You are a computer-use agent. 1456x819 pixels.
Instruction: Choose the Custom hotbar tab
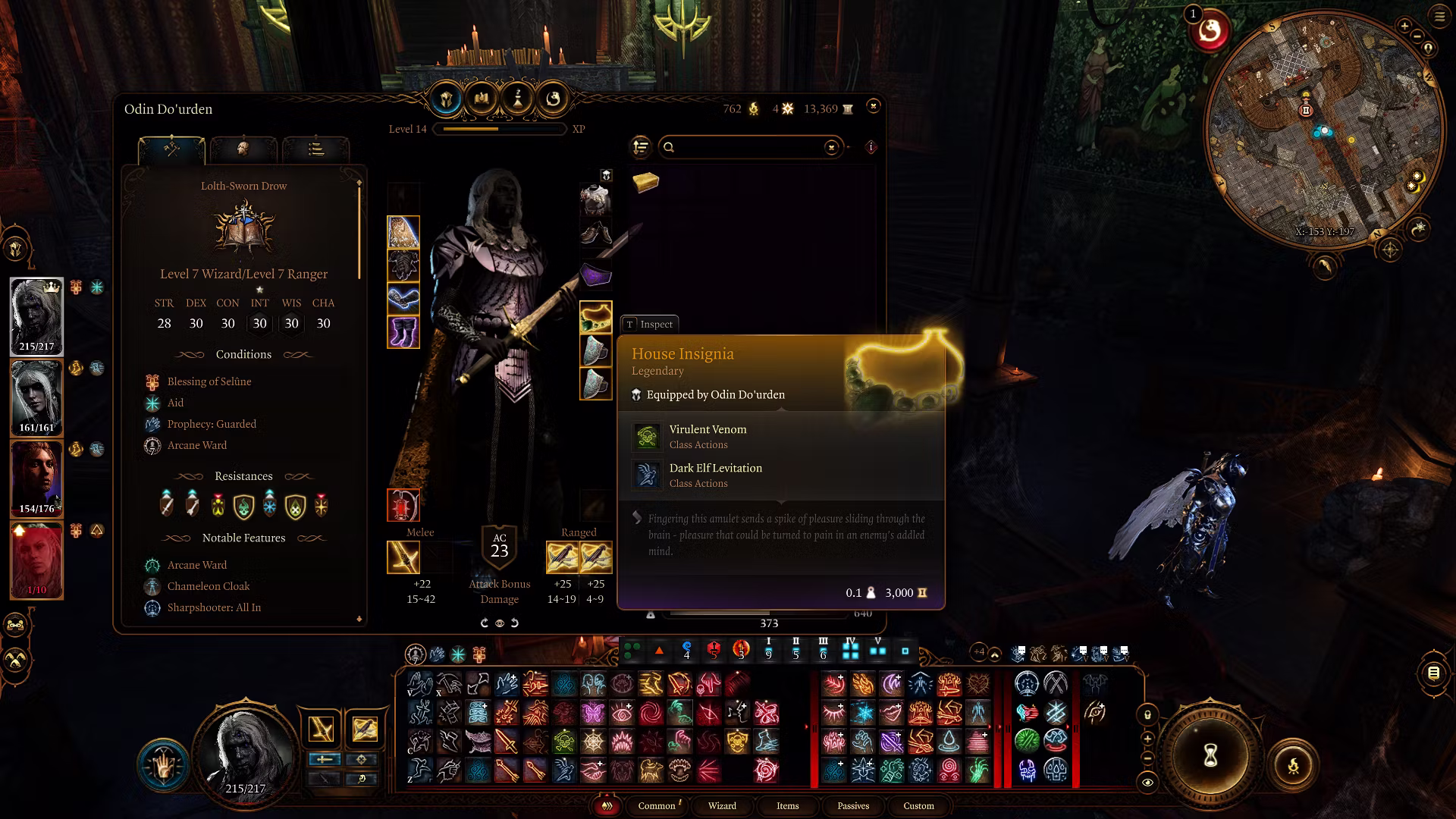click(x=918, y=805)
